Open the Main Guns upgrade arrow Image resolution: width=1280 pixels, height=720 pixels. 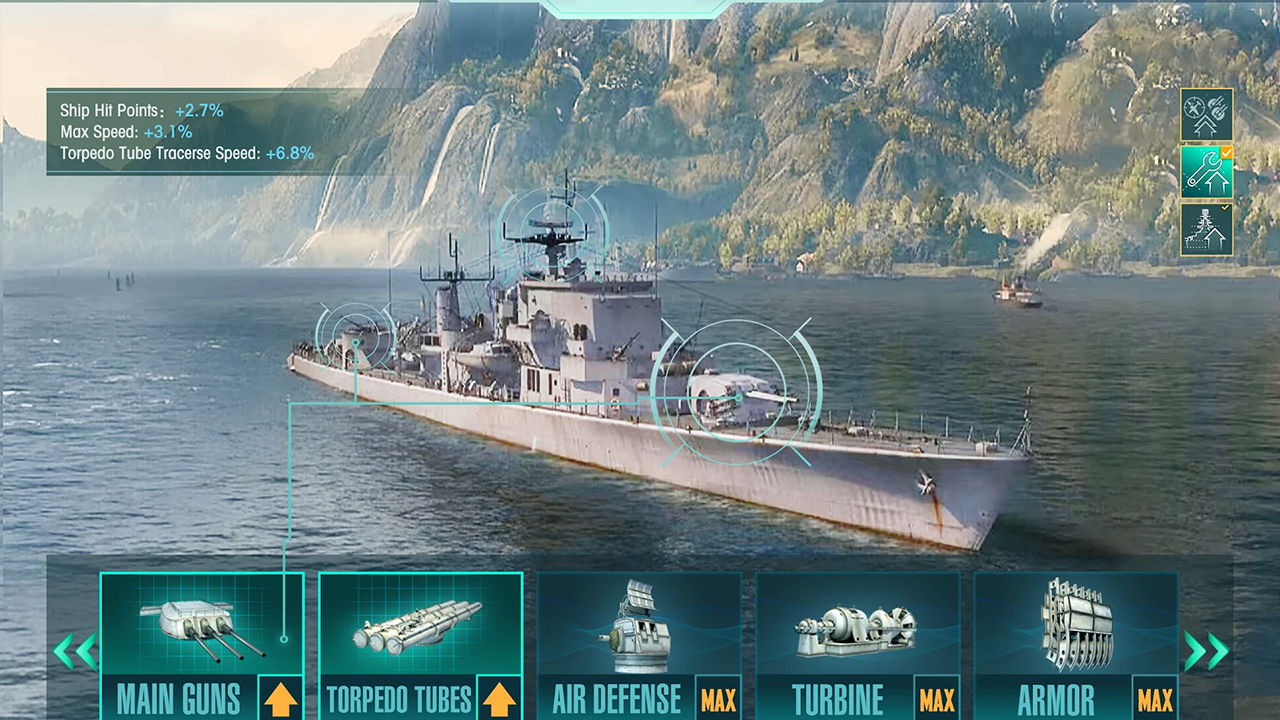tap(281, 701)
